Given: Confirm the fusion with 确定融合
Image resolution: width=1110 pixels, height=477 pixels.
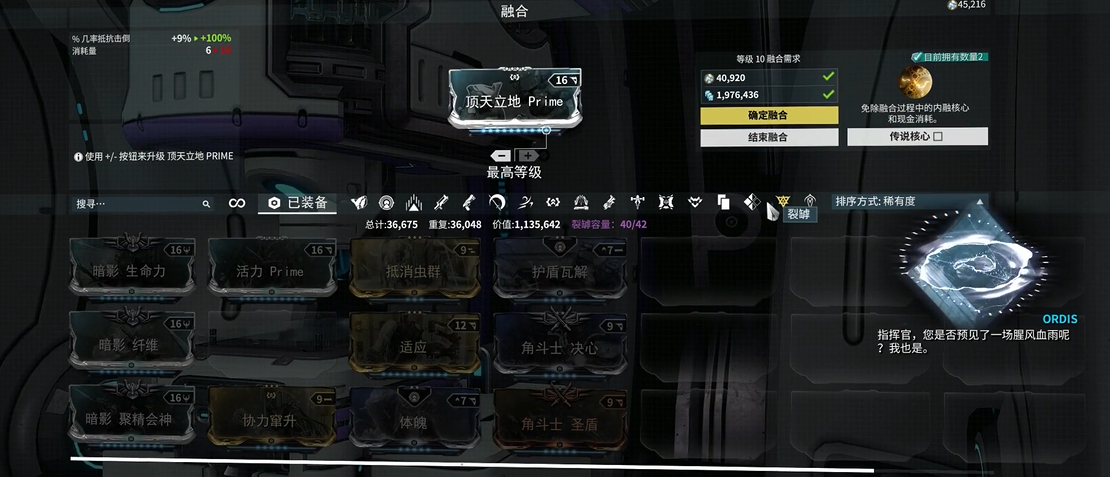Looking at the screenshot, I should click(x=768, y=116).
